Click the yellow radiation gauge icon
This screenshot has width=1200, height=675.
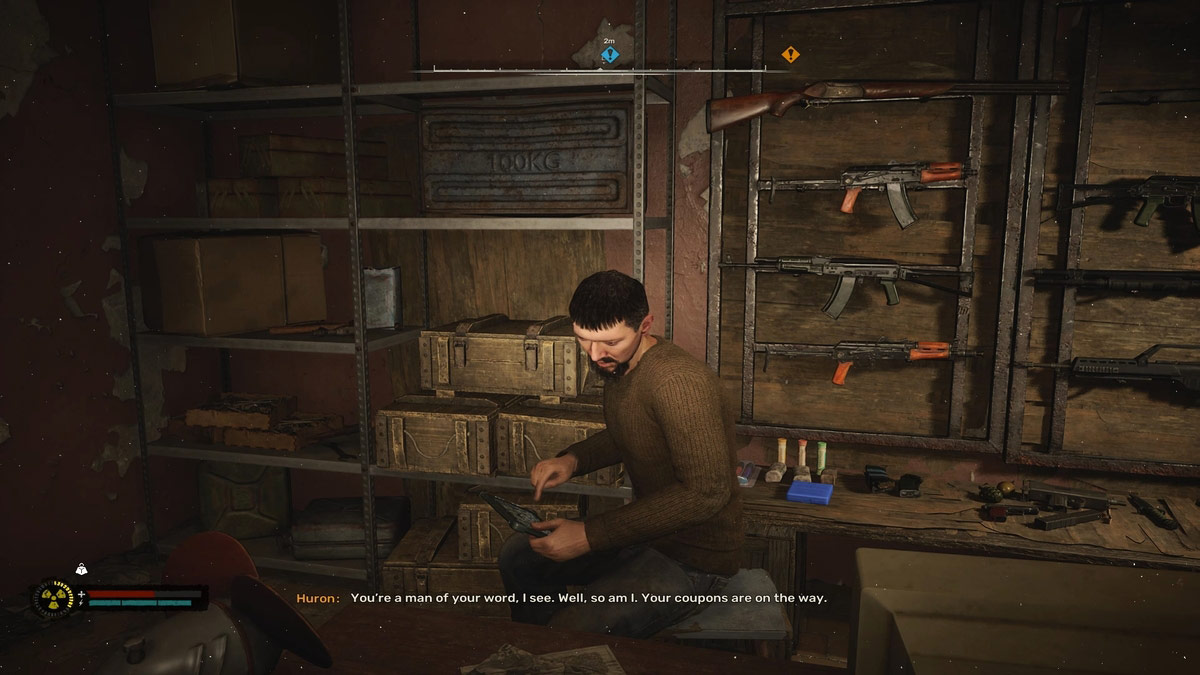[x=52, y=599]
